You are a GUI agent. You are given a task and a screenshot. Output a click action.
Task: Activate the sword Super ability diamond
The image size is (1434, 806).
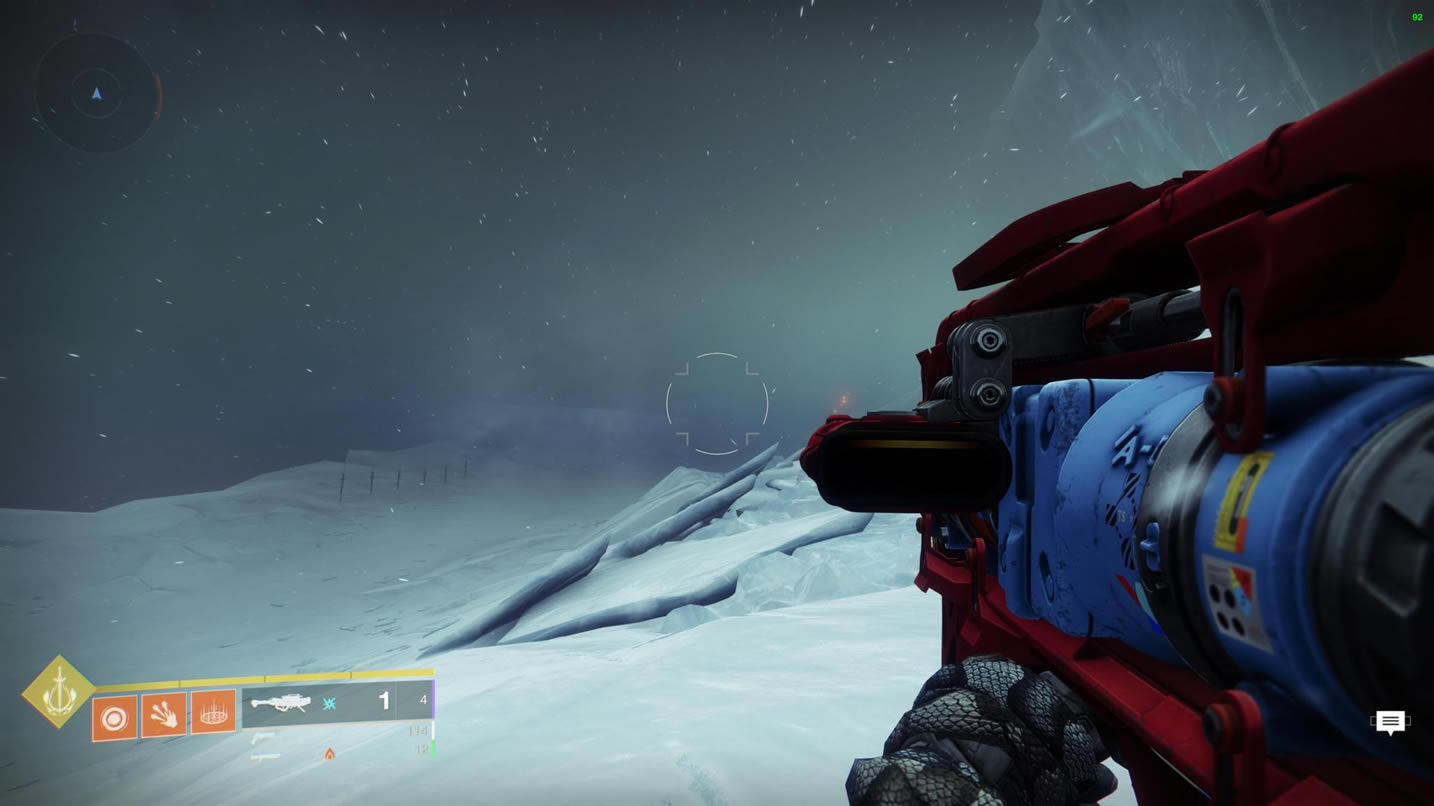(59, 691)
